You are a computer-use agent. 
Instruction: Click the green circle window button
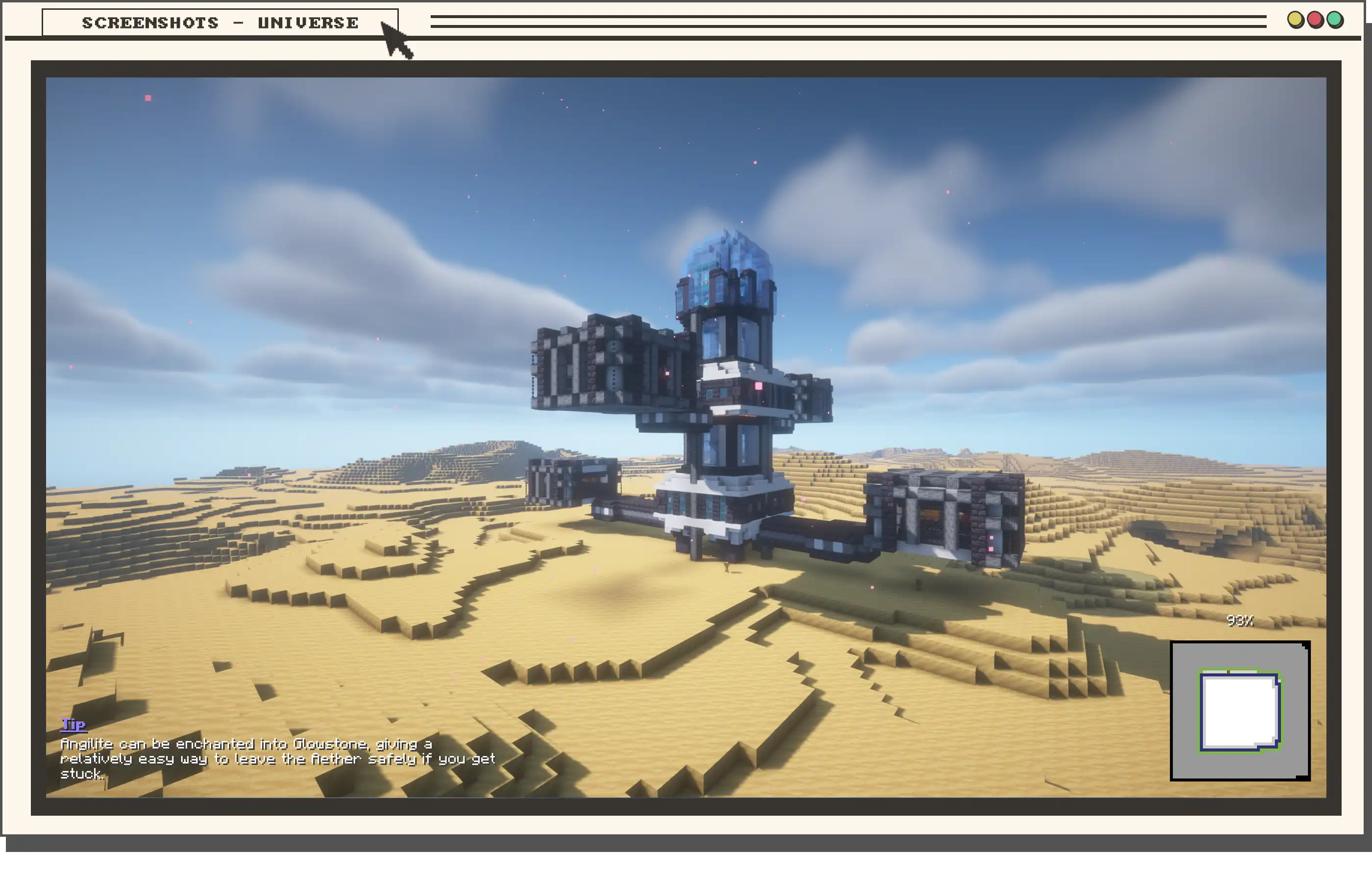pyautogui.click(x=1335, y=20)
